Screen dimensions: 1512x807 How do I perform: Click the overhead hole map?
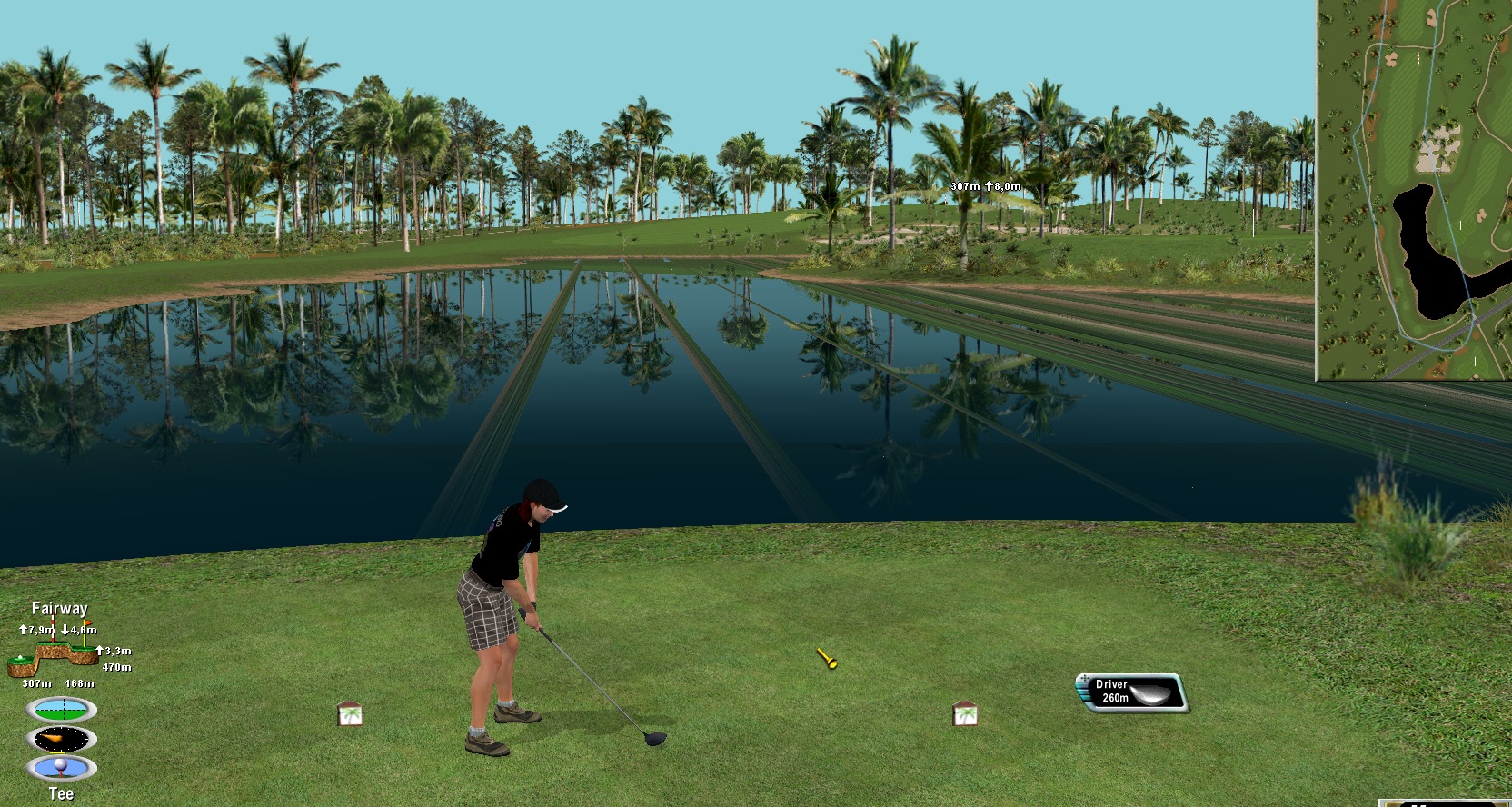click(1414, 189)
